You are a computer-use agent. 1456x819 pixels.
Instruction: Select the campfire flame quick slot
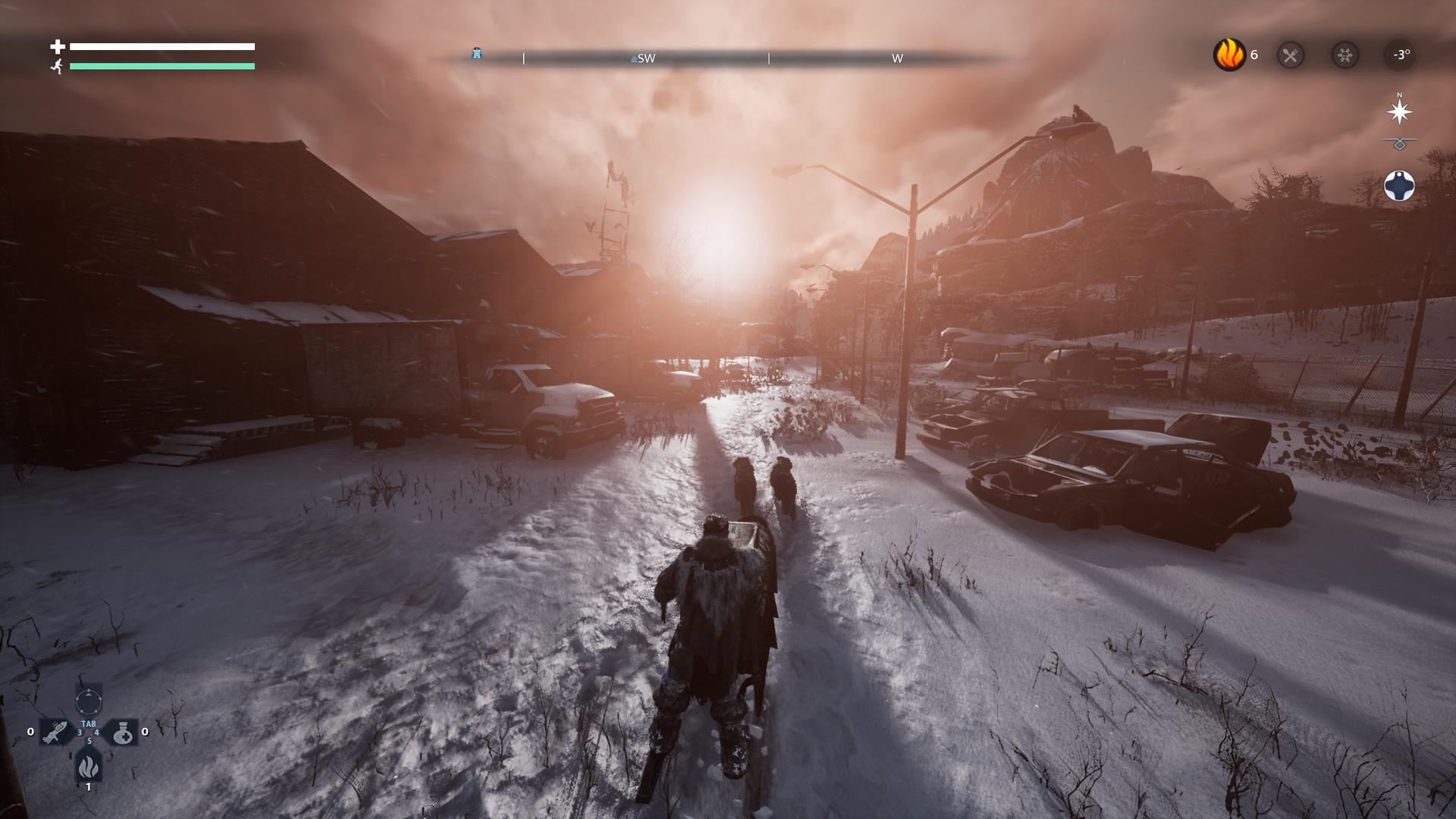point(88,766)
